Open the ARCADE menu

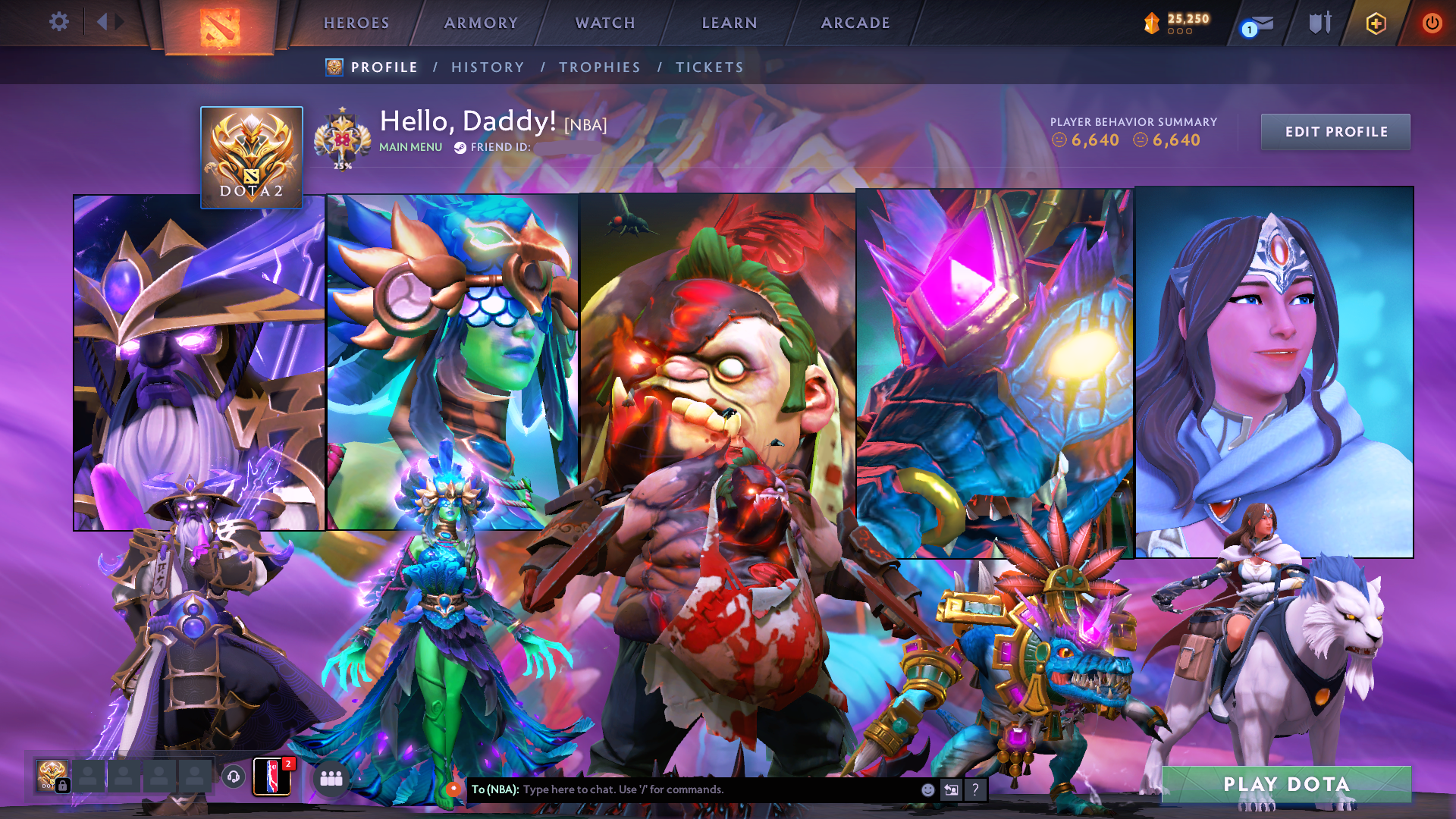pos(855,23)
